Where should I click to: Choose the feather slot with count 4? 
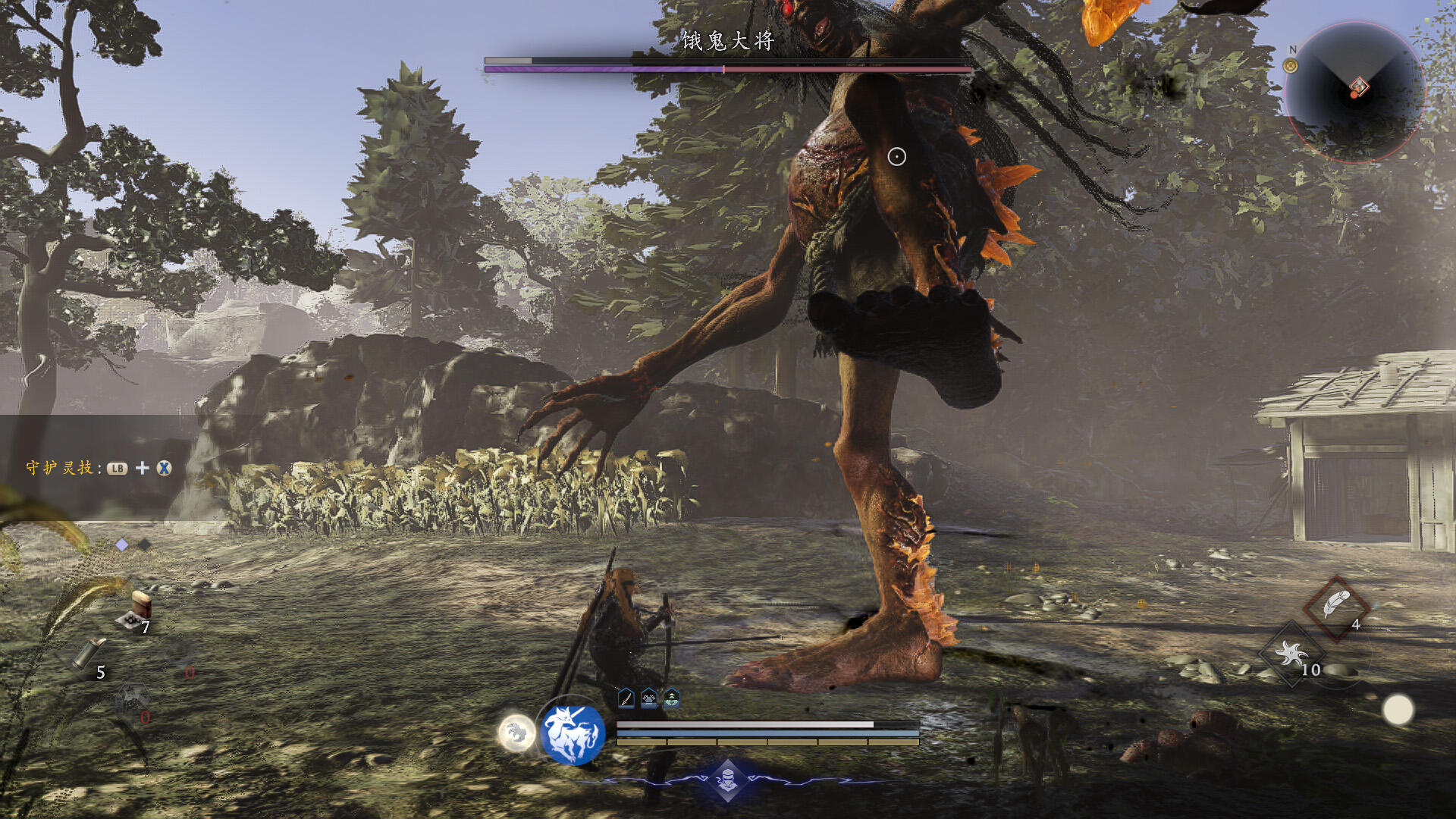pos(1336,607)
